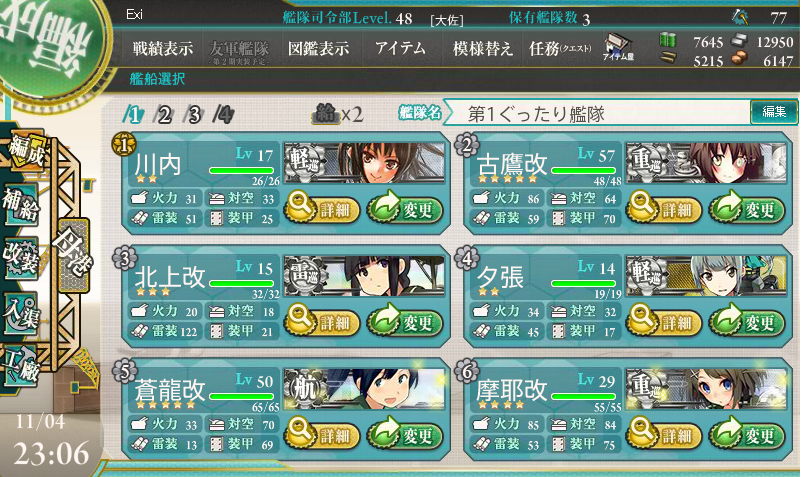Change the ship 古鷹改 with 変更
Screen dimensions: 802x477
(746, 209)
